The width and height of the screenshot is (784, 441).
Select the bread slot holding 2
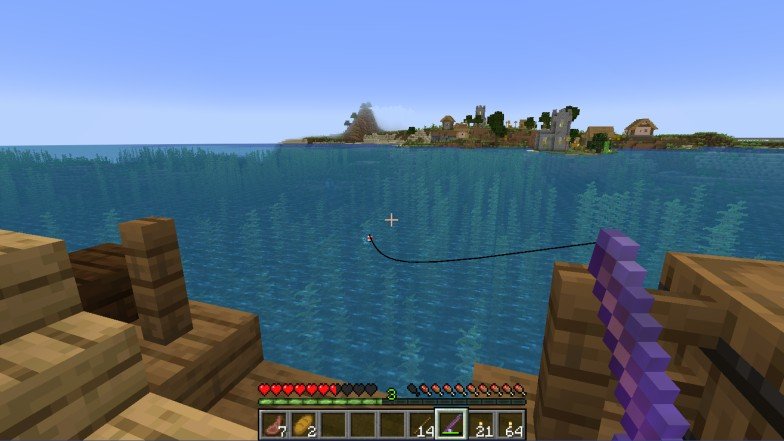point(302,425)
